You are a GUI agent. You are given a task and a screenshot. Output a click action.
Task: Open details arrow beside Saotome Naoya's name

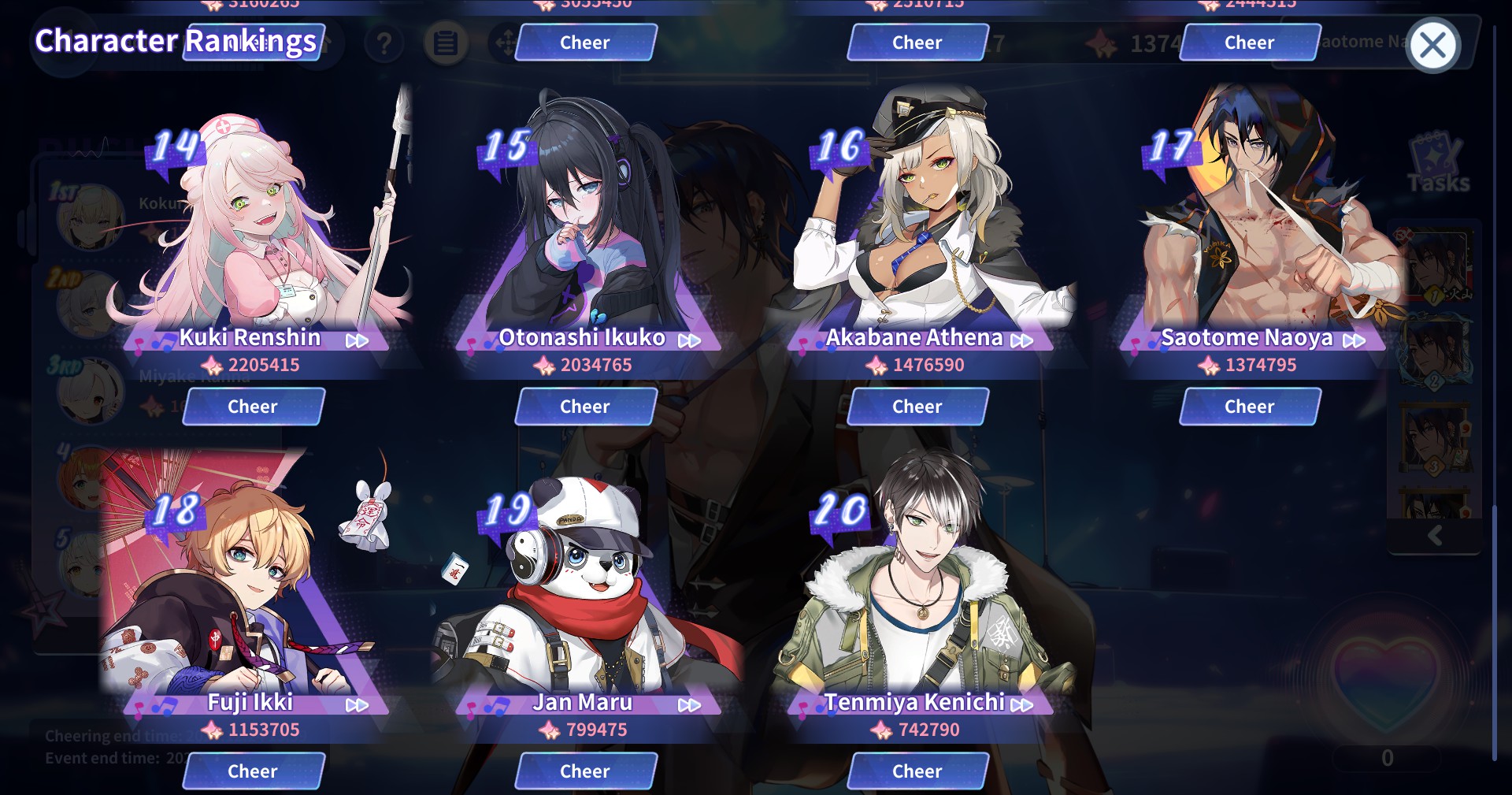click(1354, 340)
